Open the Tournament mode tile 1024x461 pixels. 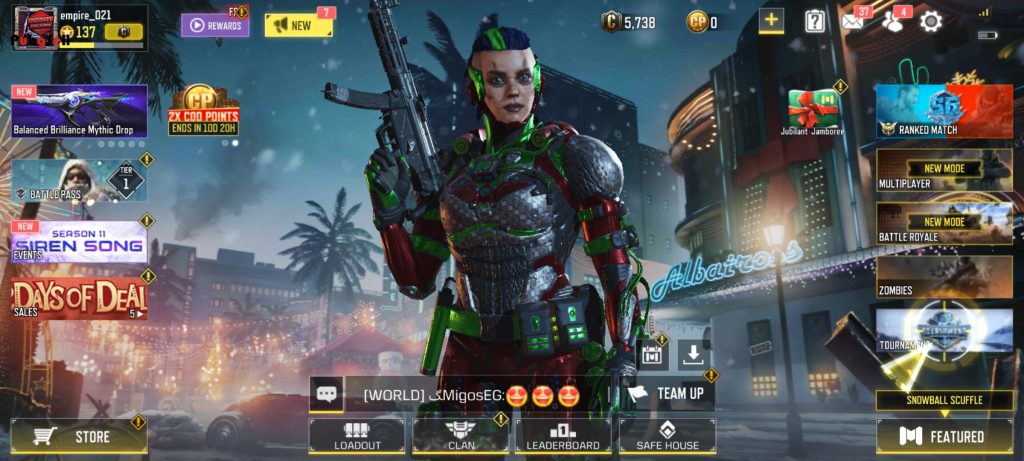tap(944, 330)
